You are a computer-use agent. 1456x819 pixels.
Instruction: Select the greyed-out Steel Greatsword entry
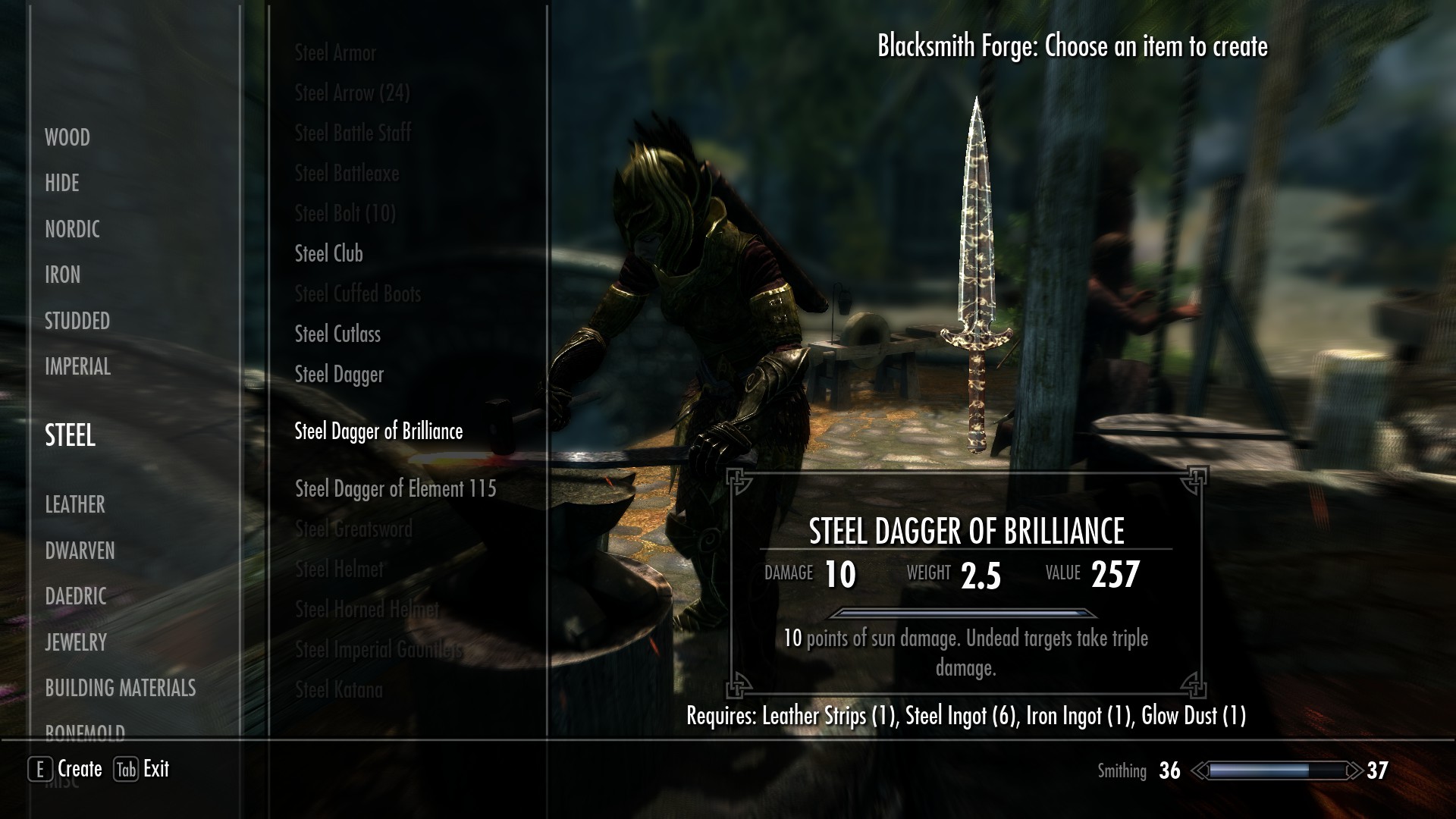353,529
